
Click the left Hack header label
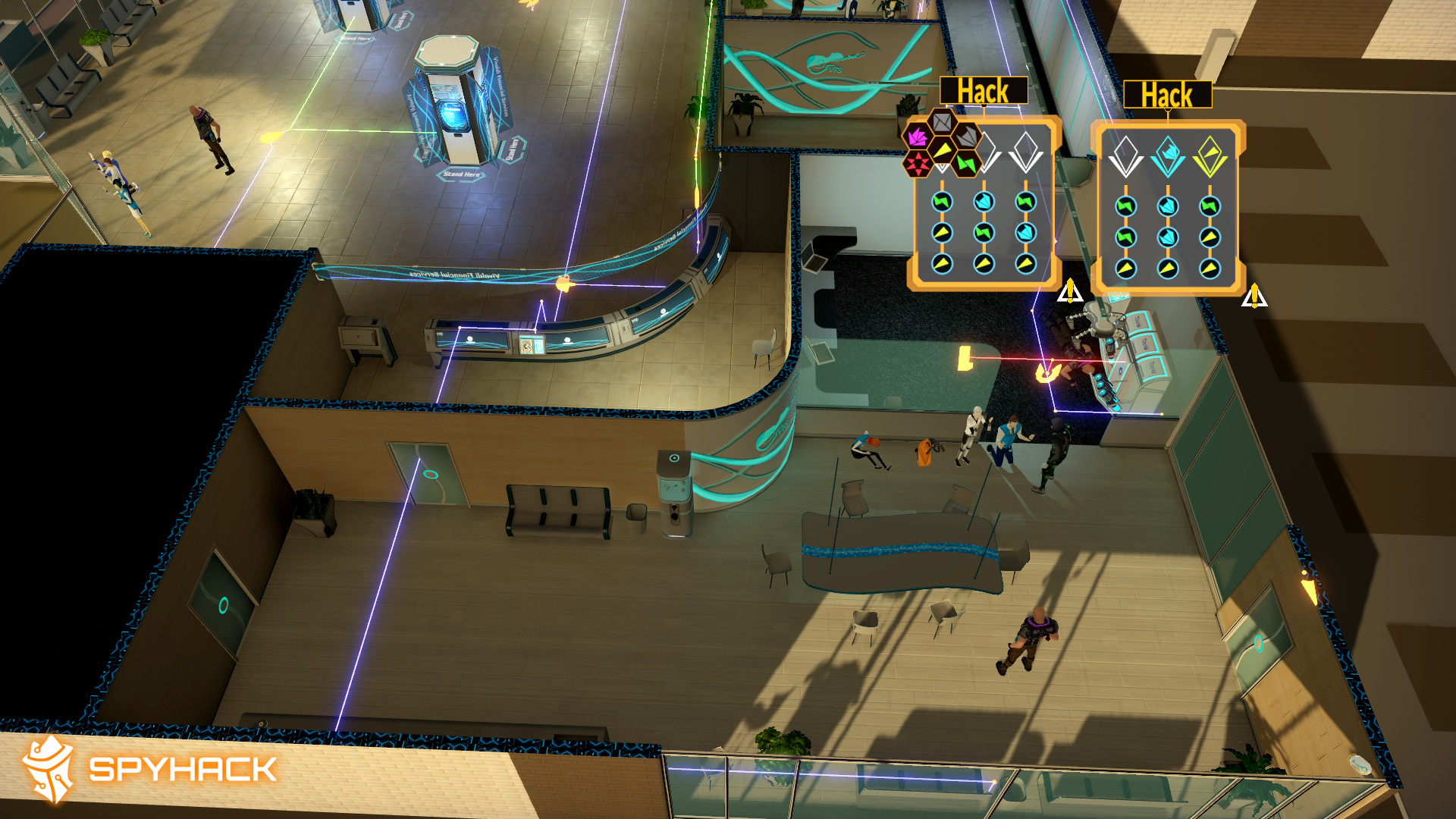[984, 90]
